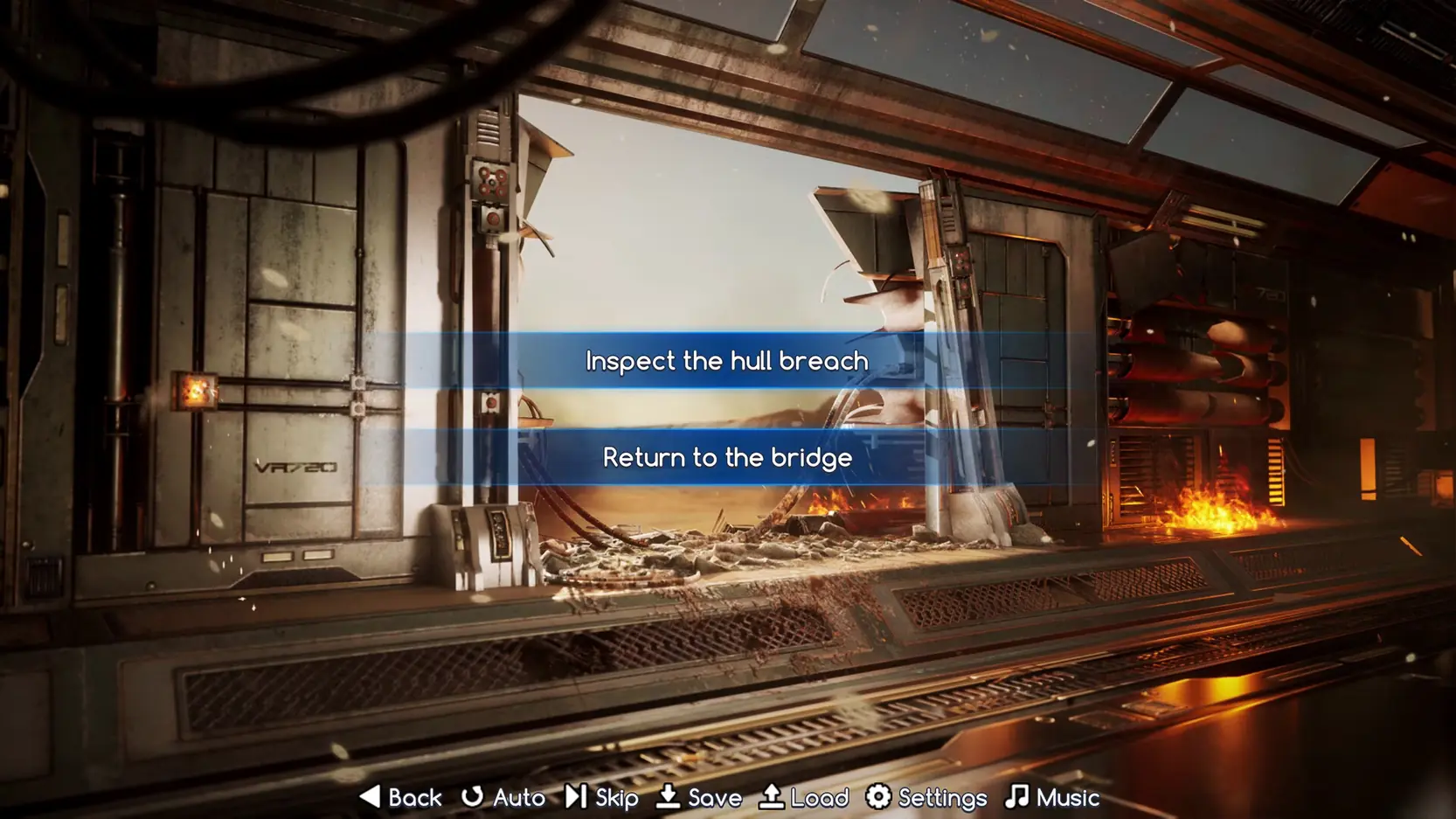Screen dimensions: 1456x819
Task: Choose "Inspect the hull breach" option
Action: tap(727, 361)
